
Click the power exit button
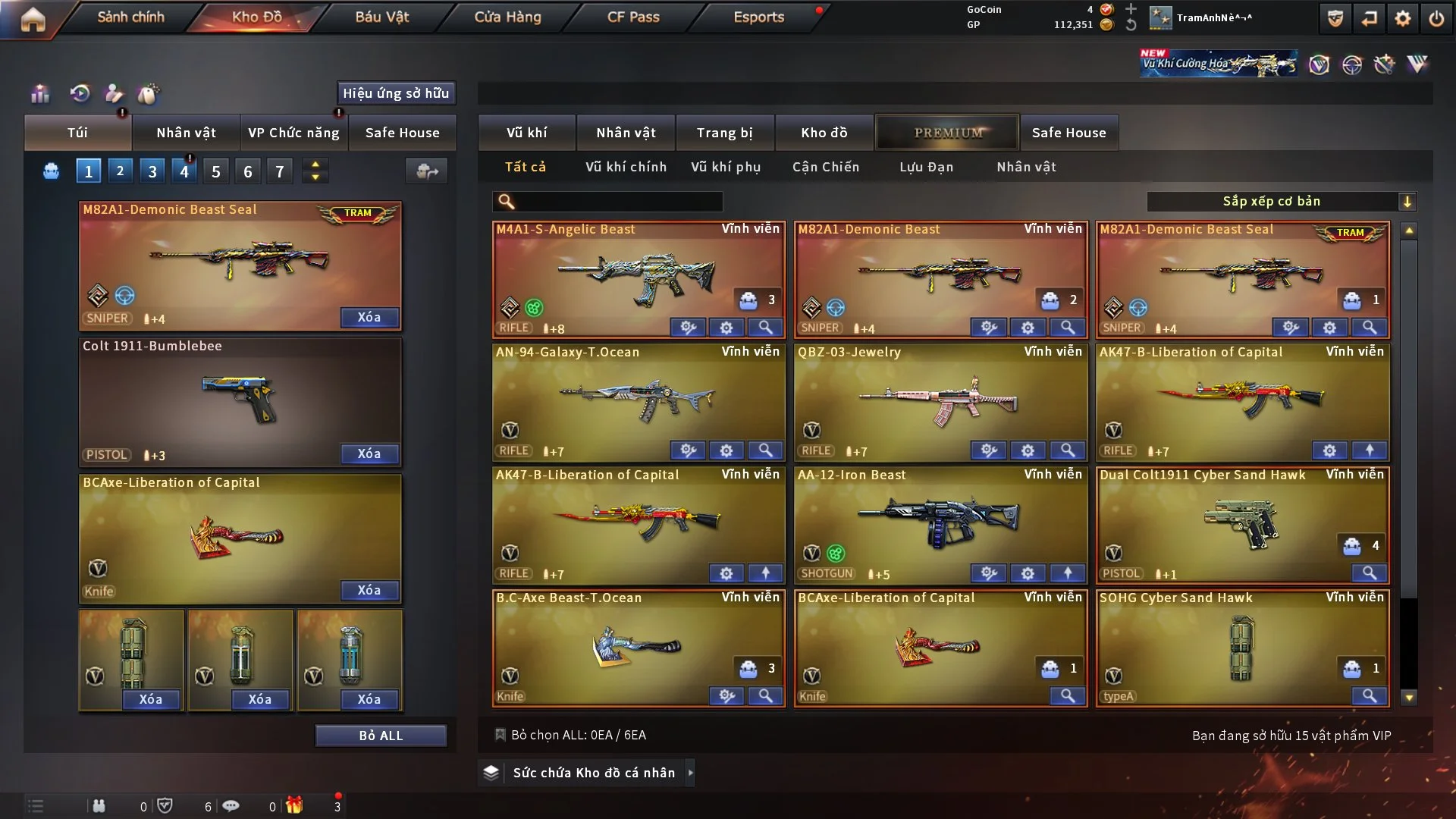click(1436, 19)
